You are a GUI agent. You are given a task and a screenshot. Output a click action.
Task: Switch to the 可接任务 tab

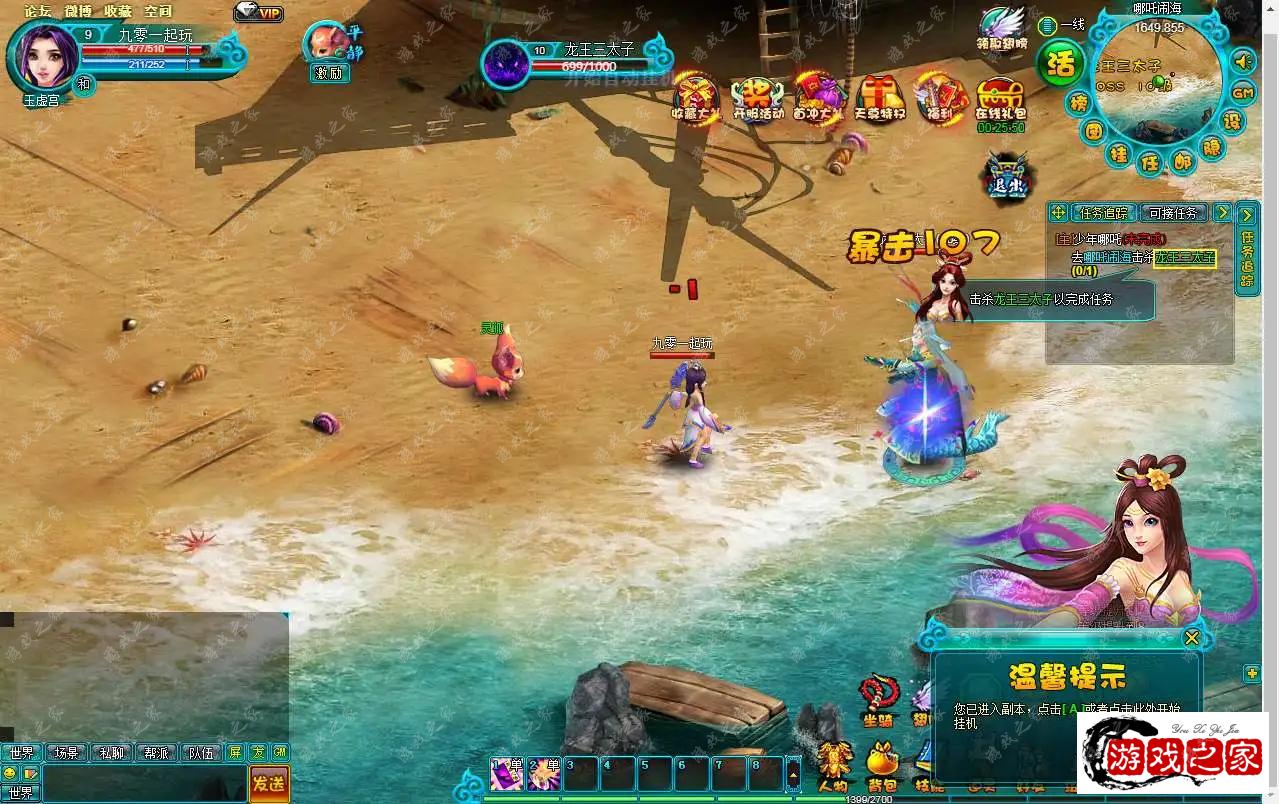(1173, 213)
